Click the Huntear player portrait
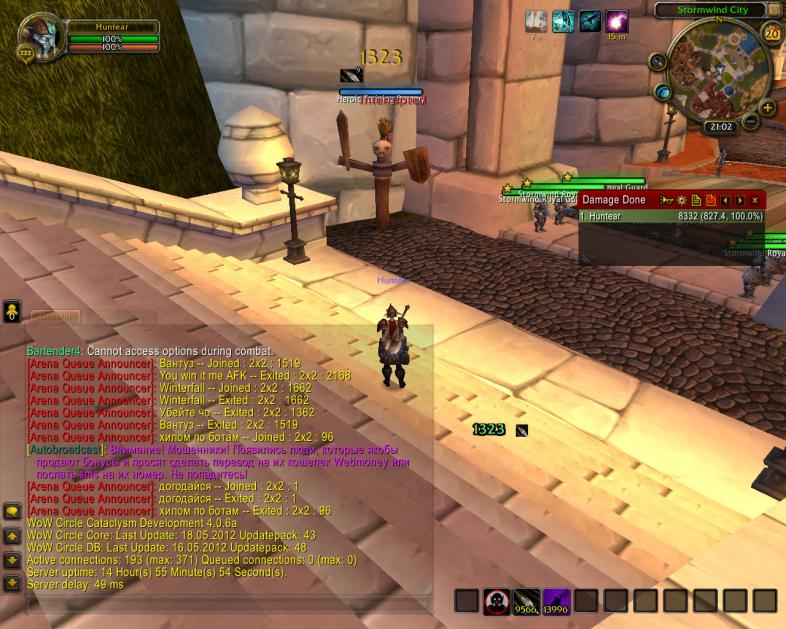 tap(40, 39)
